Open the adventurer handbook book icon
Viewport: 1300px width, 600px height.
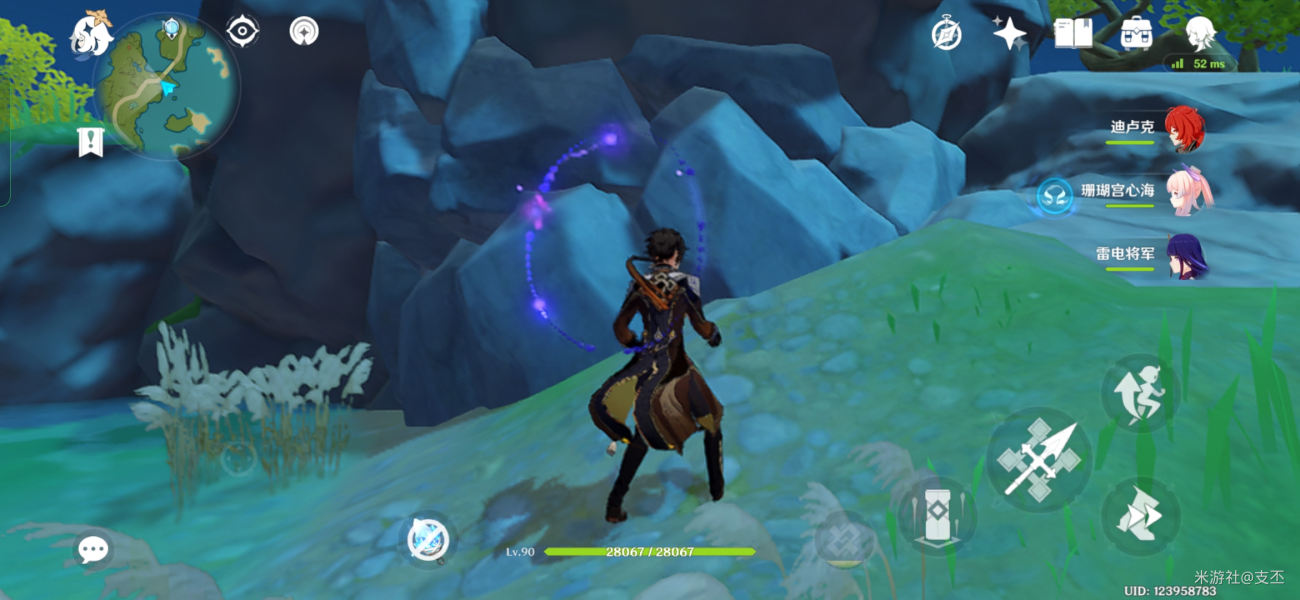pos(1073,33)
